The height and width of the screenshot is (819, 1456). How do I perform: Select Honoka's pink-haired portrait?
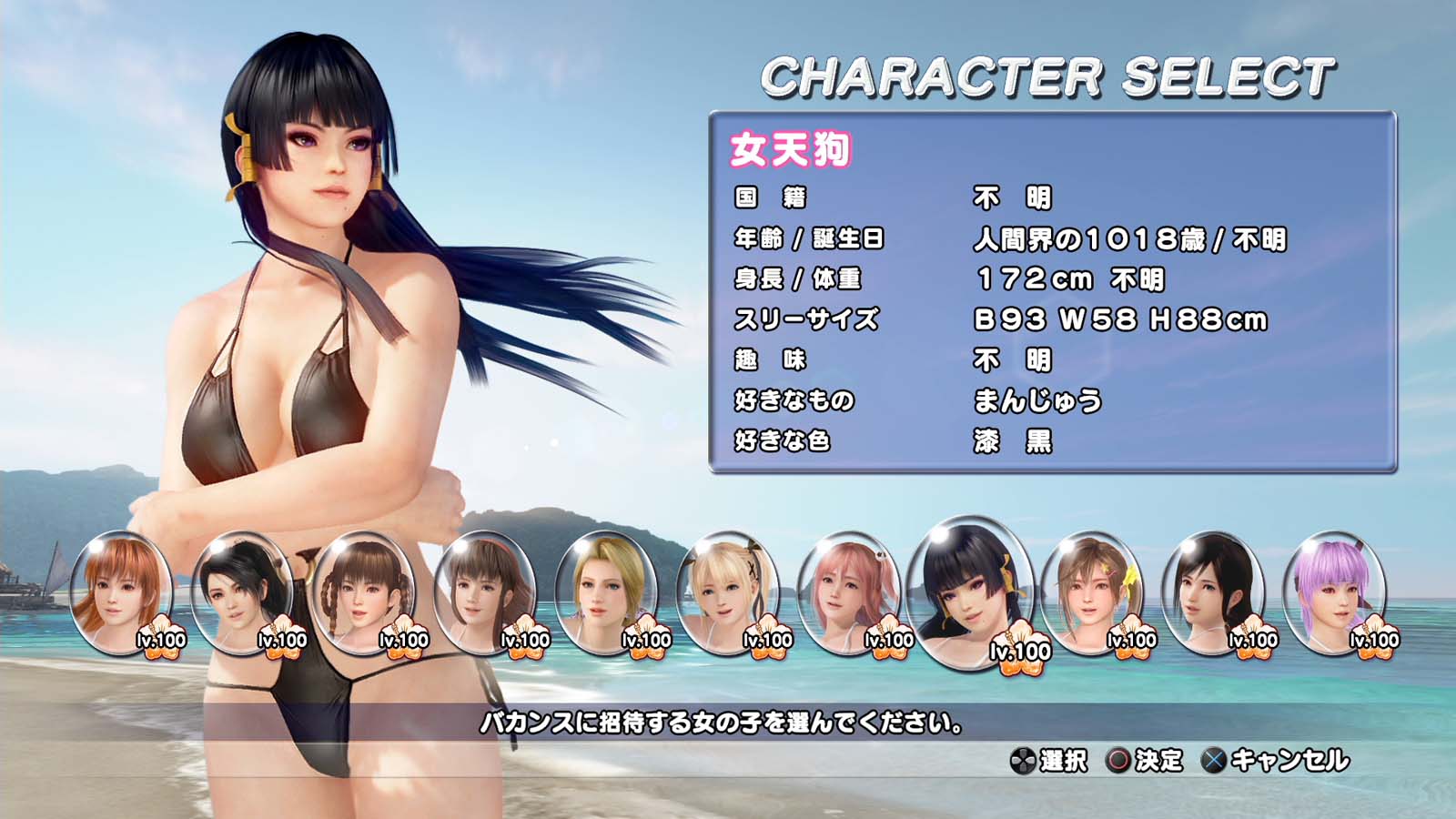pyautogui.click(x=848, y=591)
